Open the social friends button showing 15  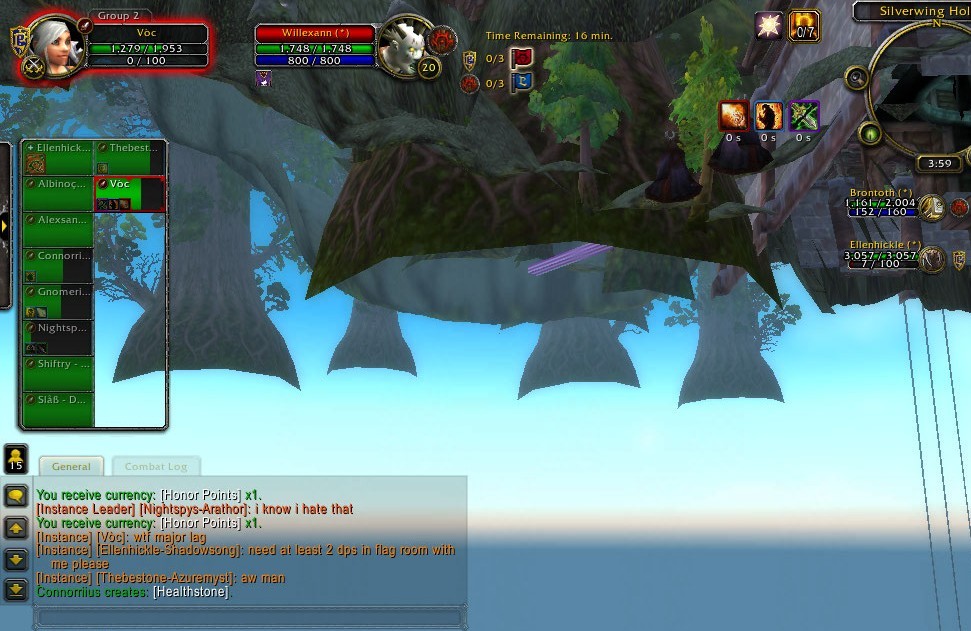click(16, 458)
